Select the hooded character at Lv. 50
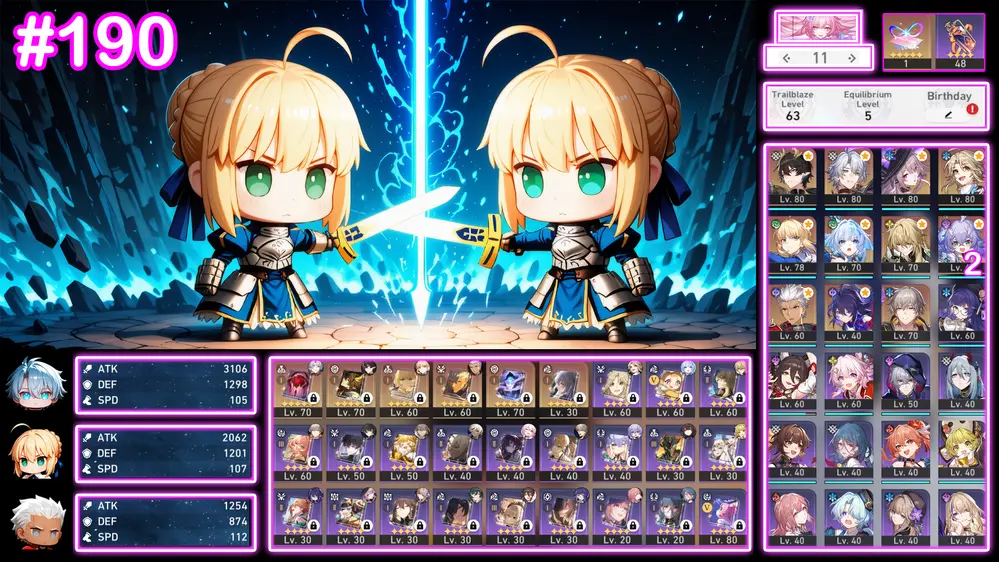 (x=905, y=379)
